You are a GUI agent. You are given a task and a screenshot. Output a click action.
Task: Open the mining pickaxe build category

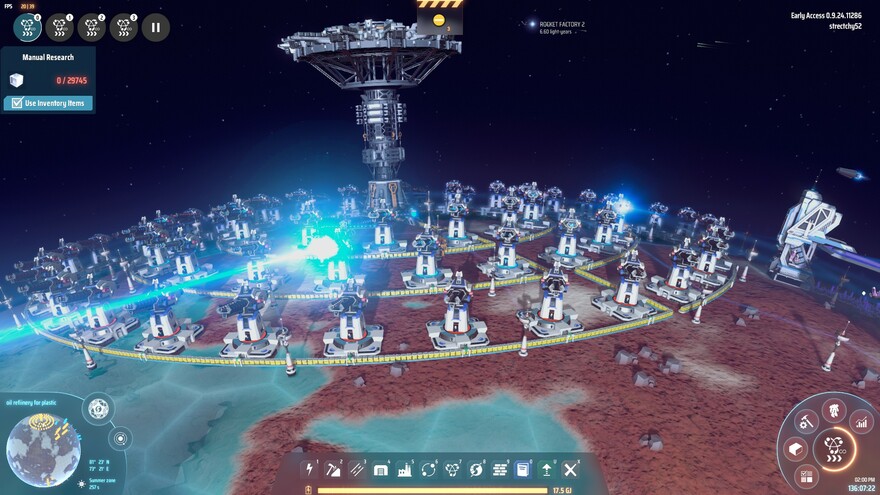pyautogui.click(x=333, y=469)
